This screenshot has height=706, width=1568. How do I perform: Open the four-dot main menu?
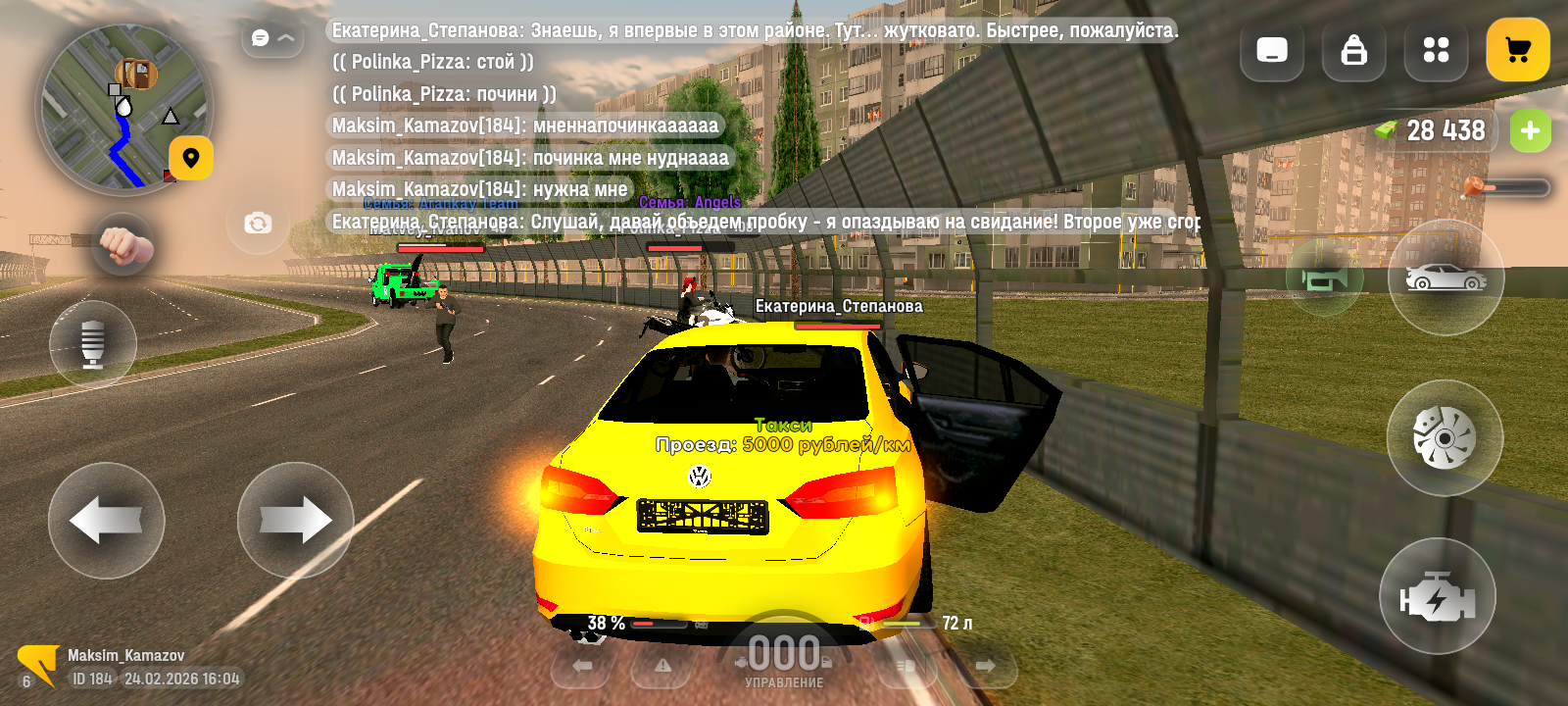(1436, 50)
